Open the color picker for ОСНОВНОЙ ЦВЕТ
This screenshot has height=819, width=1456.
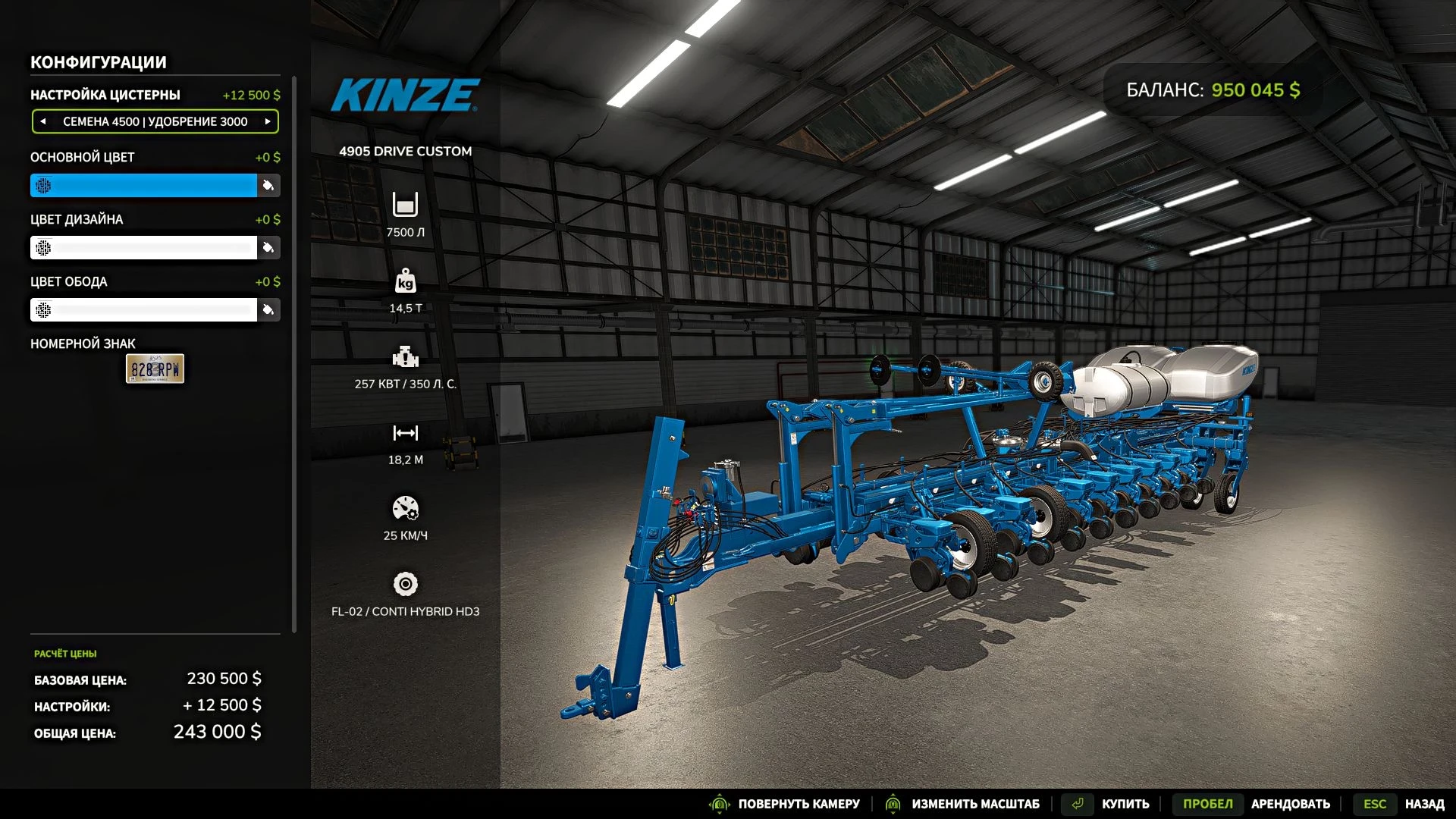[268, 185]
